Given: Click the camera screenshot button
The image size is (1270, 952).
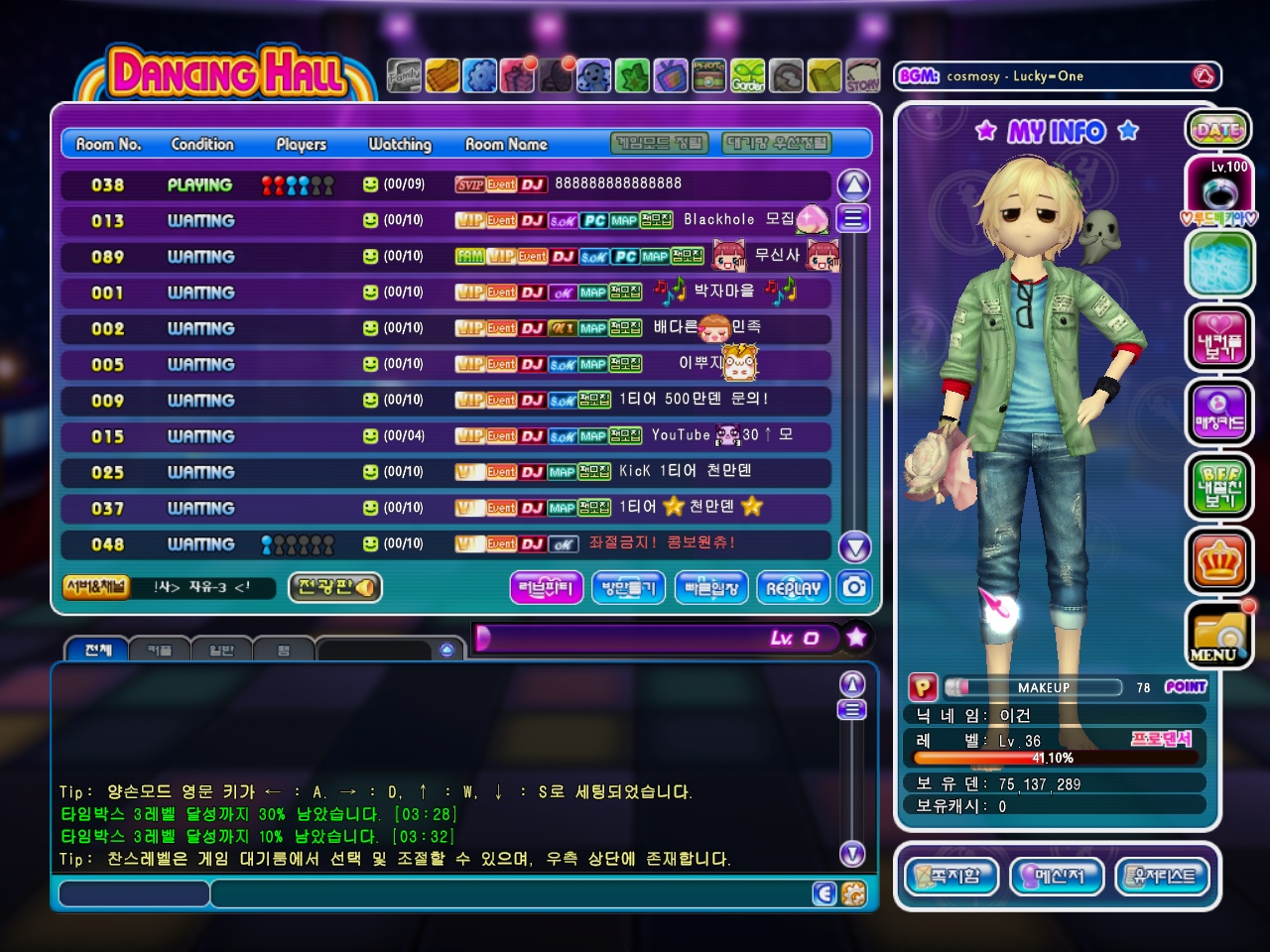Looking at the screenshot, I should click(x=854, y=587).
